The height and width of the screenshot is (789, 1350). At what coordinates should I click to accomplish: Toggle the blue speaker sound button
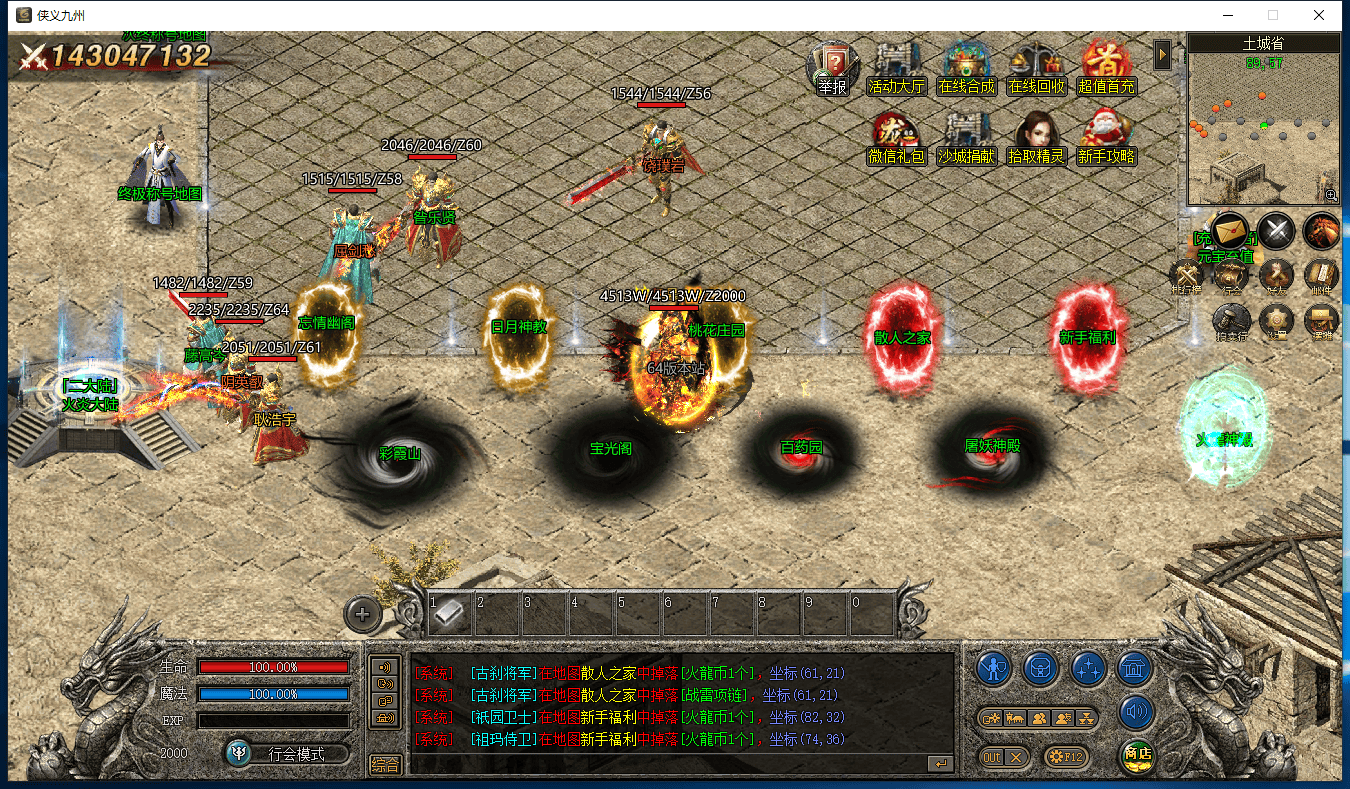1136,713
